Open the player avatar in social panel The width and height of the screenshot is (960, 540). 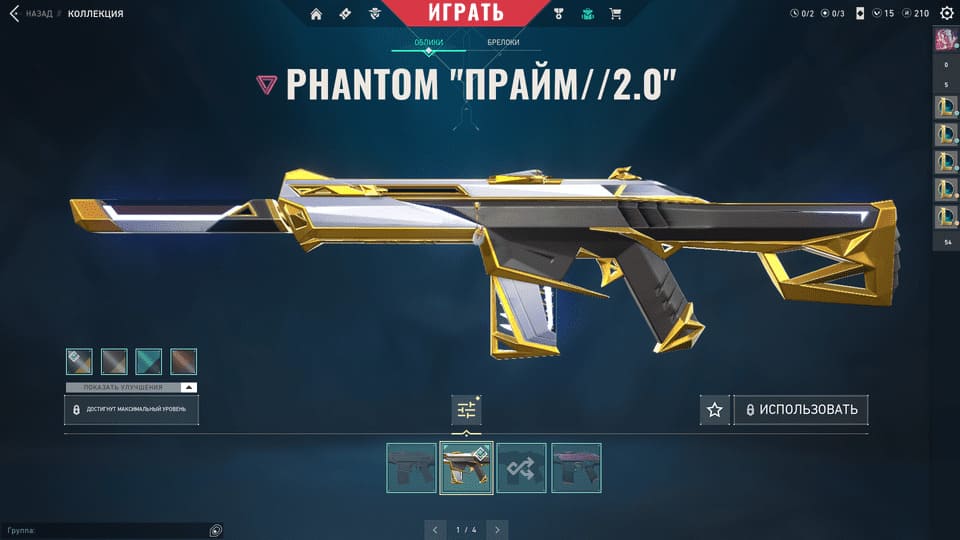(946, 39)
